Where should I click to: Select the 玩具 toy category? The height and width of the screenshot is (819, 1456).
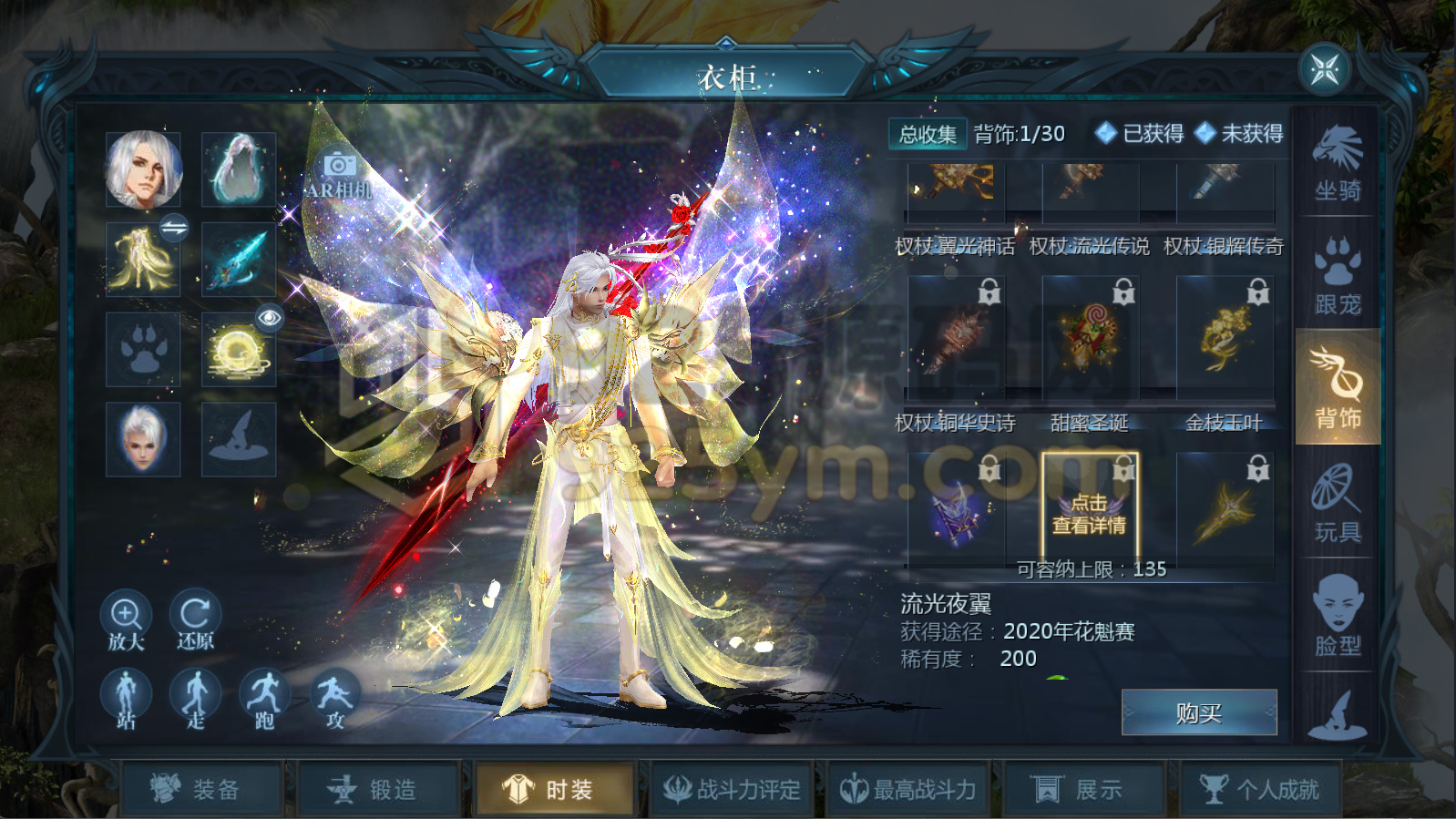tap(1336, 503)
